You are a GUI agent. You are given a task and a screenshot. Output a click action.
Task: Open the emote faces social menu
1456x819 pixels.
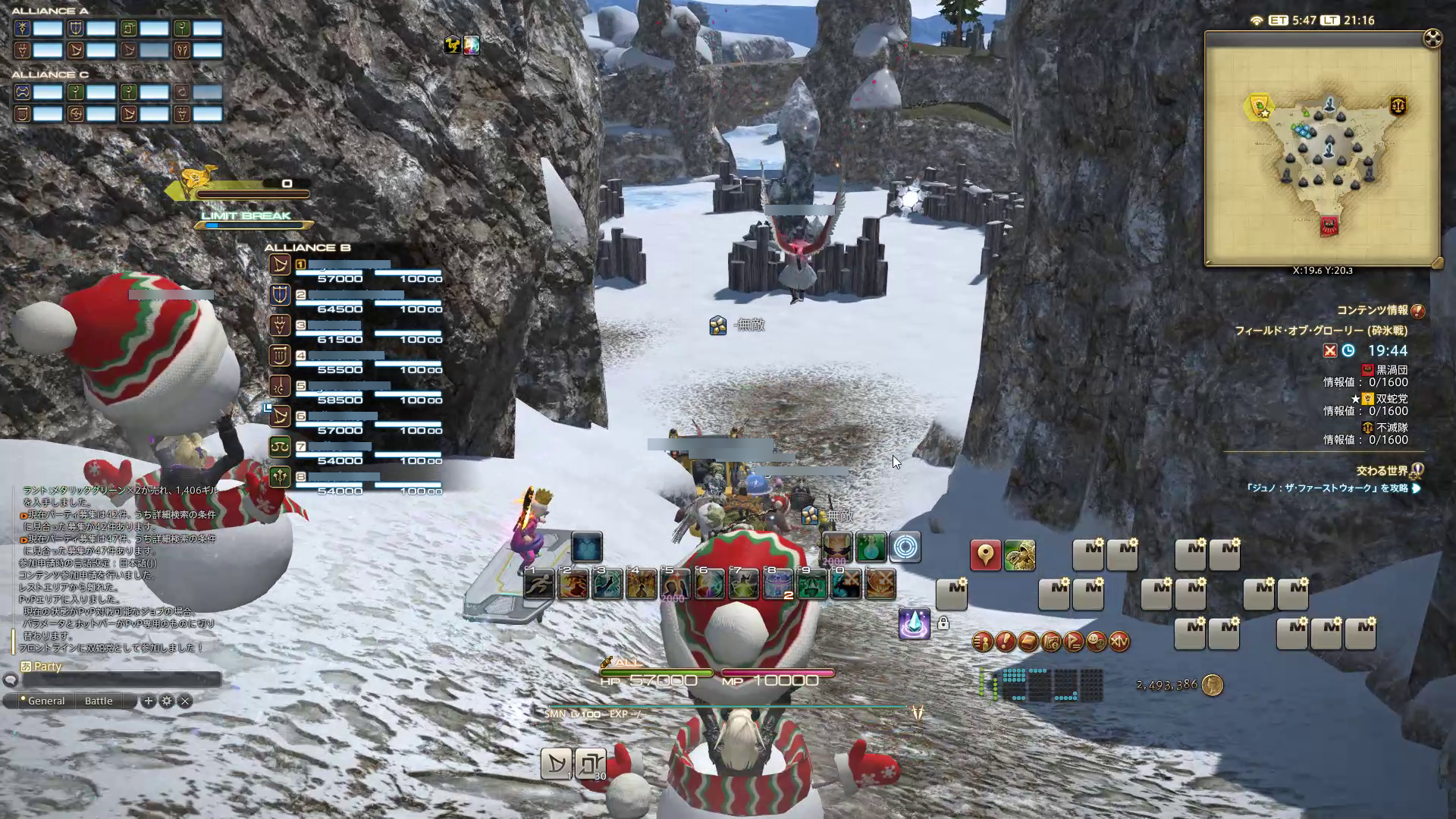1096,642
